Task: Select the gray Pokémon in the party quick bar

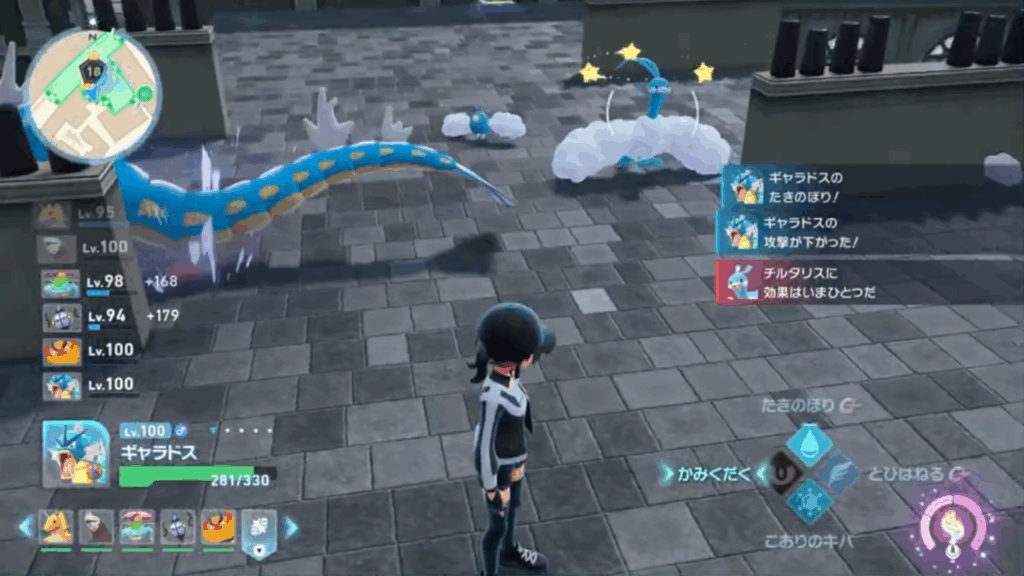Action: (x=97, y=525)
